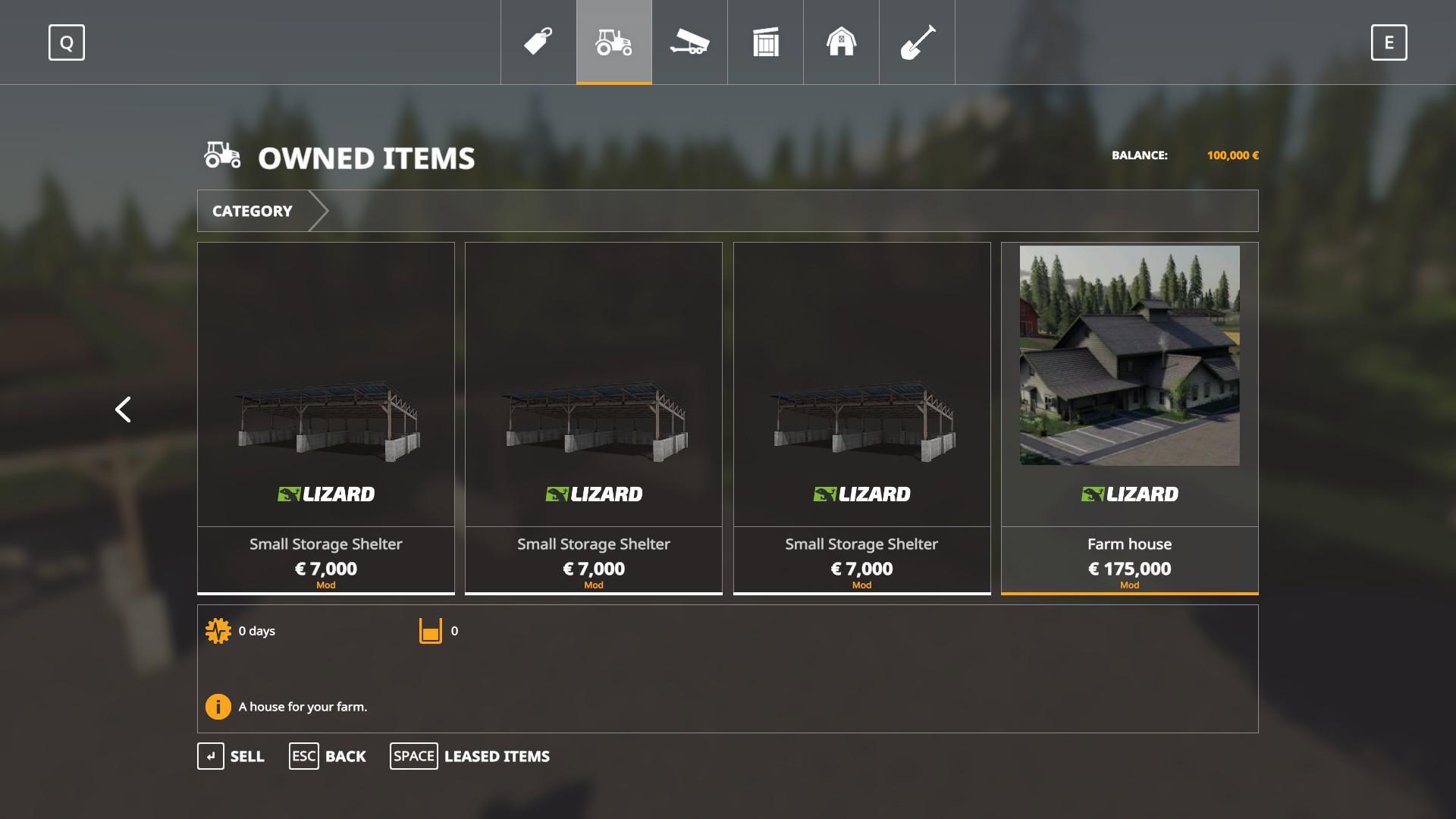This screenshot has height=819, width=1456.
Task: Show previous items with the left arrow
Action: [x=123, y=409]
